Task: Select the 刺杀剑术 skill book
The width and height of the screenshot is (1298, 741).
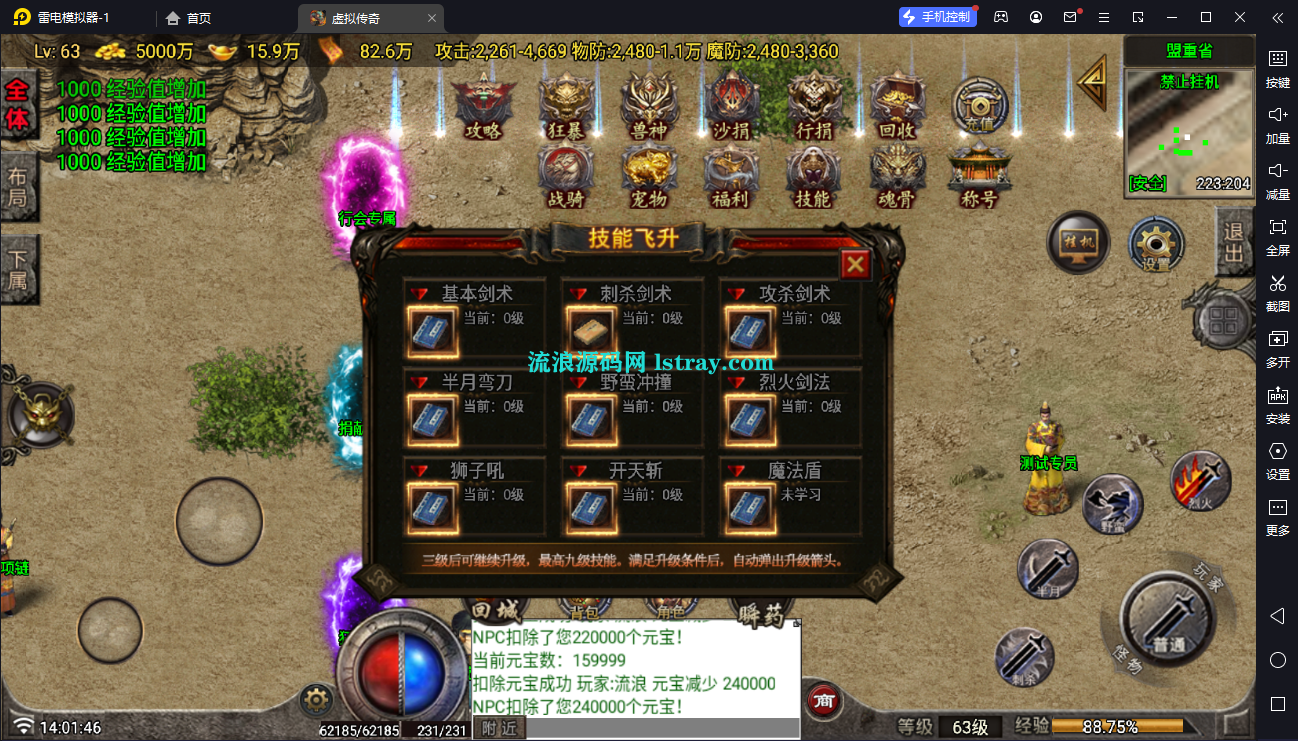Action: point(591,331)
